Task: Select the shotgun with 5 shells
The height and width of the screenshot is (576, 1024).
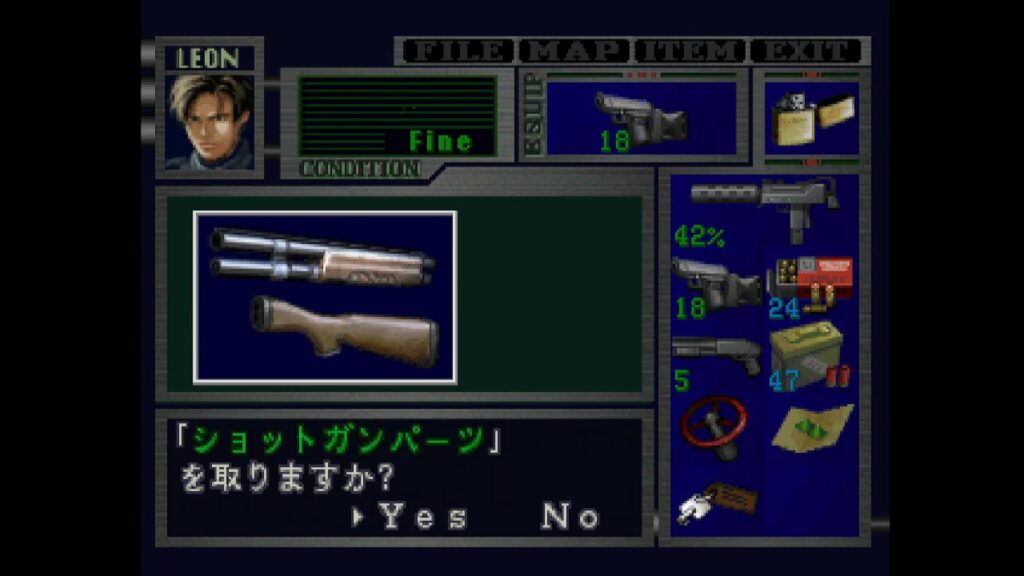Action: [x=716, y=358]
